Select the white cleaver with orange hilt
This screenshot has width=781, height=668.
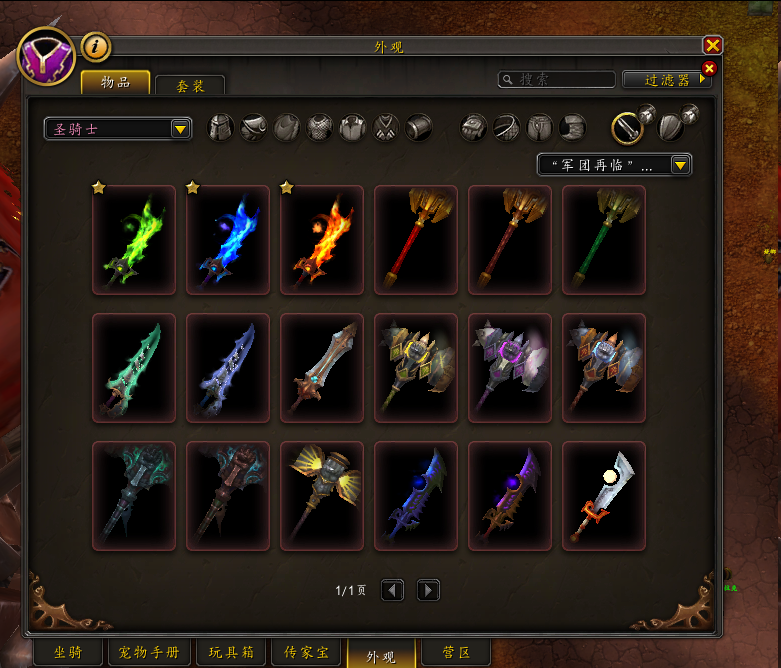point(604,497)
